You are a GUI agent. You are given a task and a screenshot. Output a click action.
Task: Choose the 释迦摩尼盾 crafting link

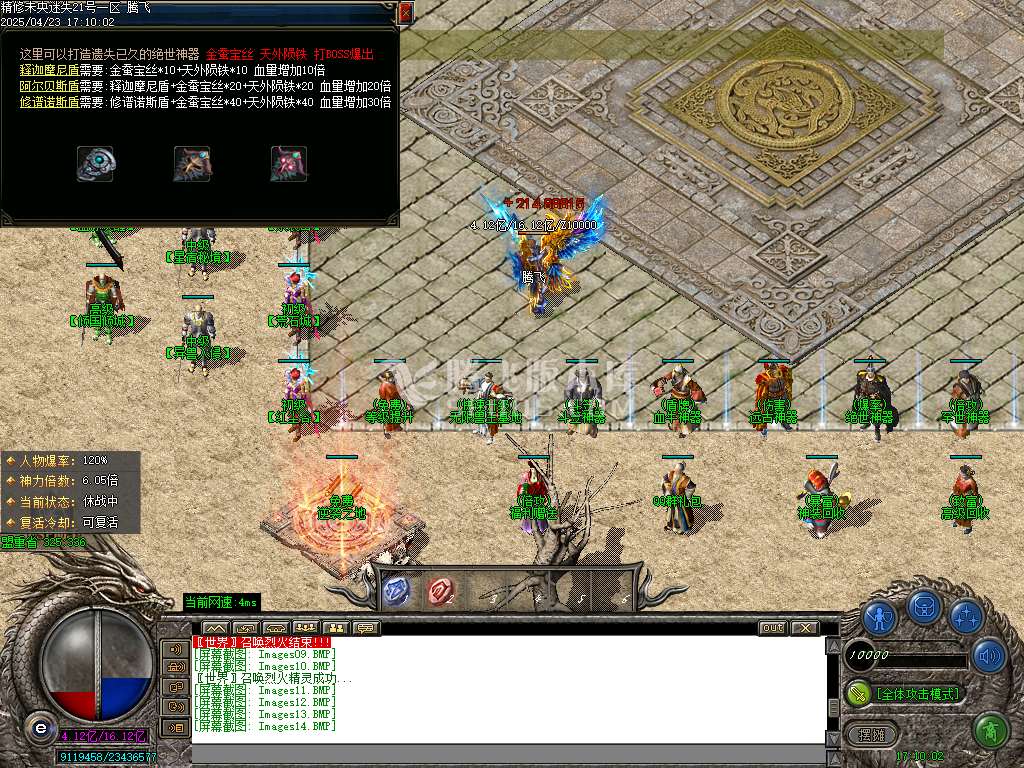tap(48, 70)
